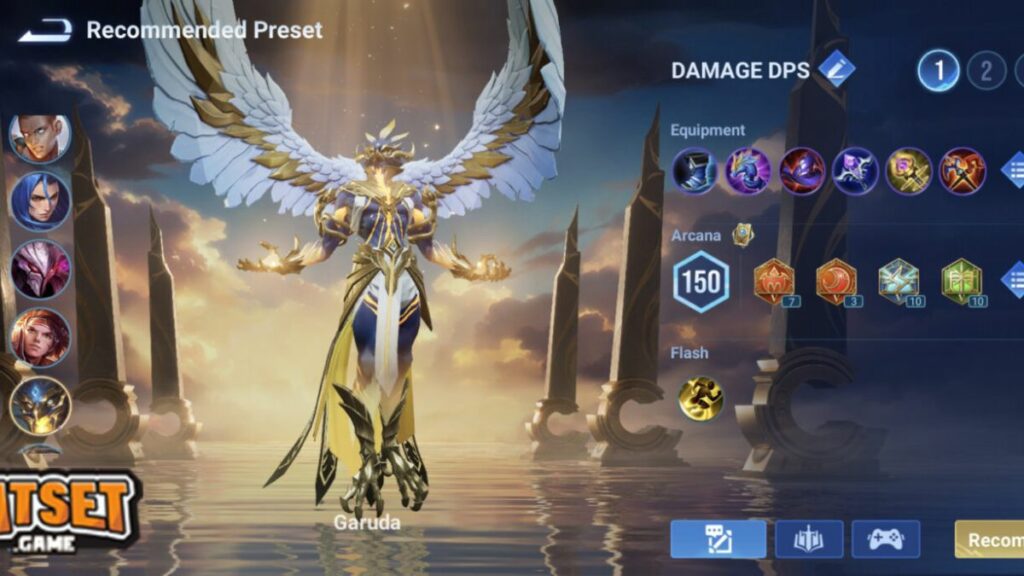The width and height of the screenshot is (1024, 576).
Task: Select the blue-hooded hero portrait
Action: (40, 201)
